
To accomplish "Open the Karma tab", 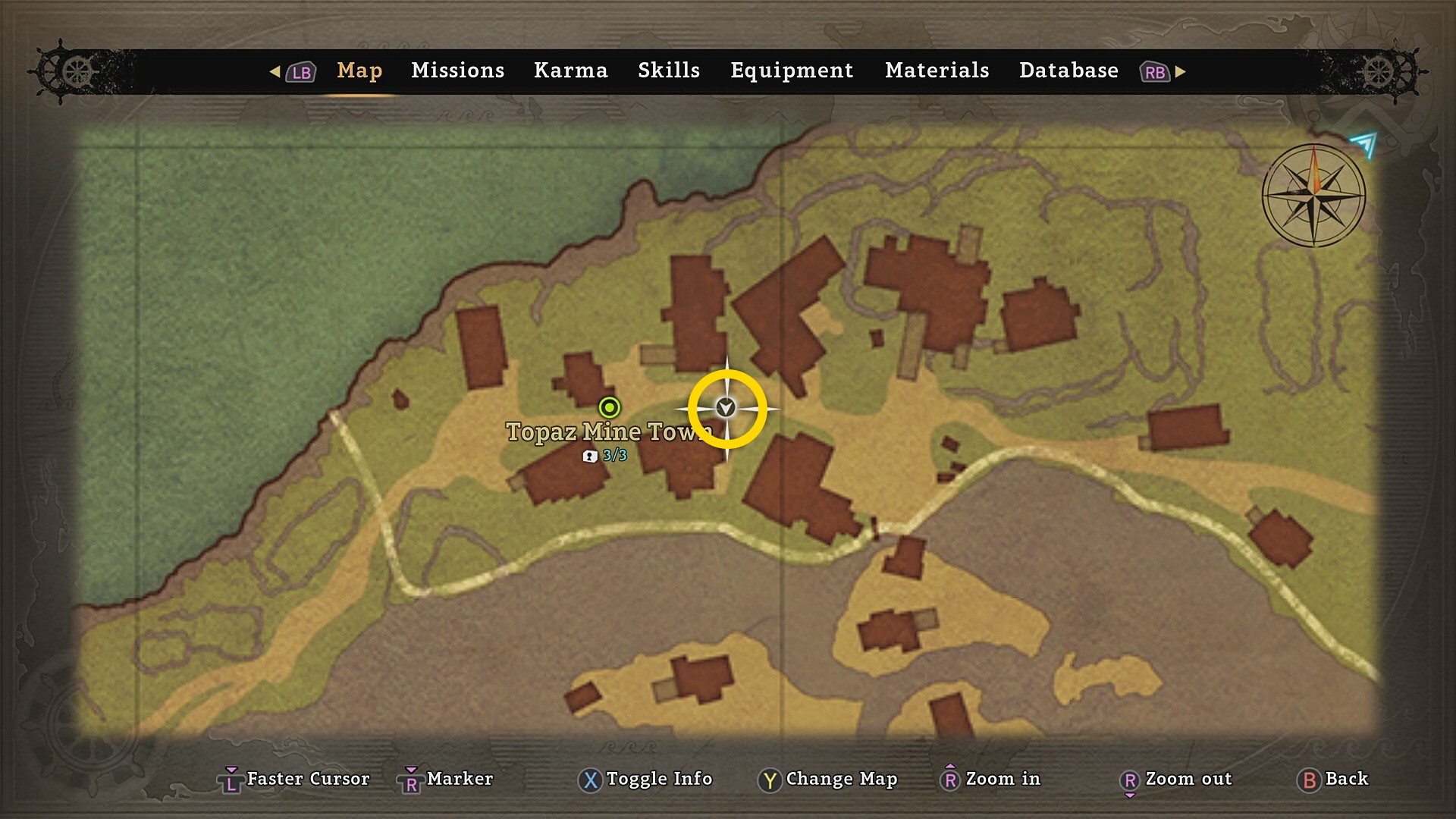I will (x=570, y=71).
